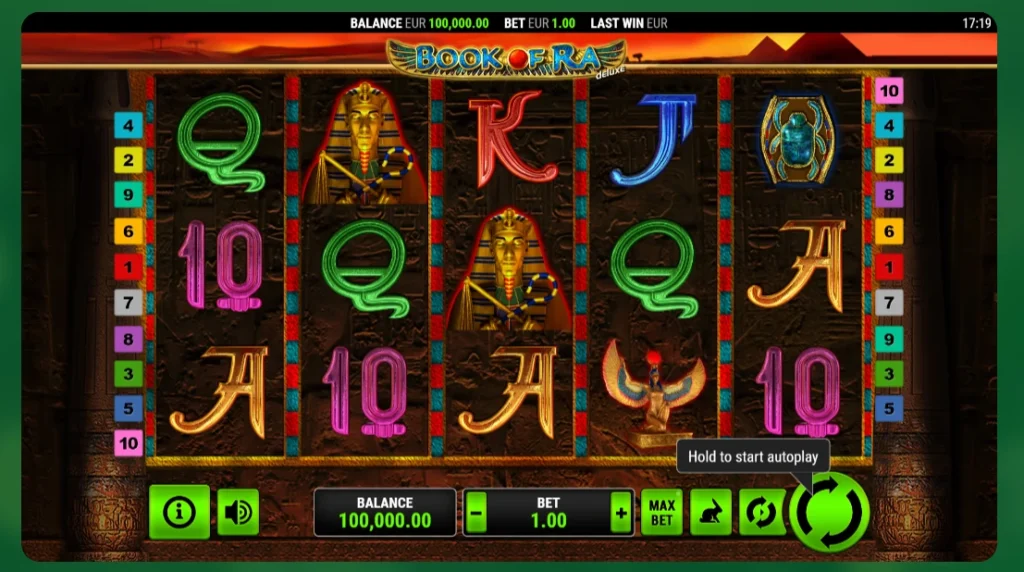Spin the reels with the large round button

click(x=829, y=511)
